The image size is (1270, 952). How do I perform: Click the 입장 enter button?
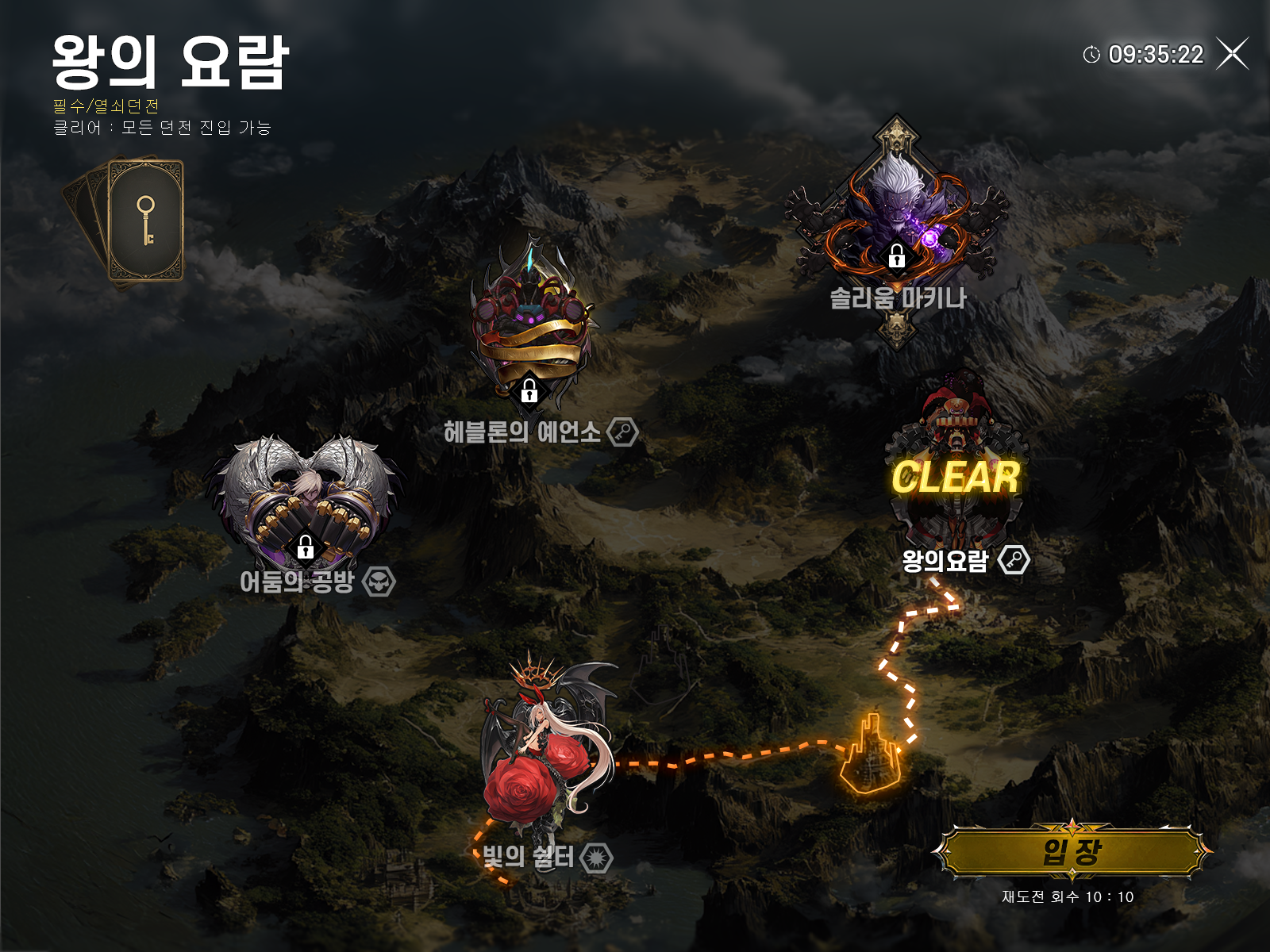click(1072, 853)
